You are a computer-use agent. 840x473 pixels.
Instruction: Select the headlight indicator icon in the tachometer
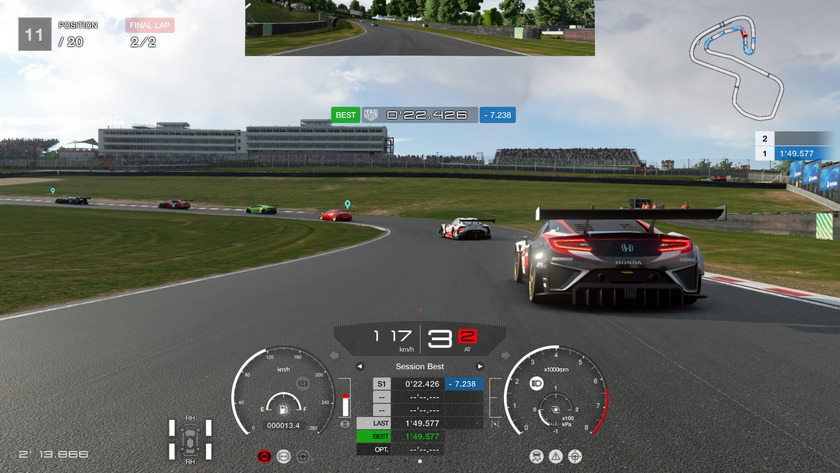coord(536,383)
